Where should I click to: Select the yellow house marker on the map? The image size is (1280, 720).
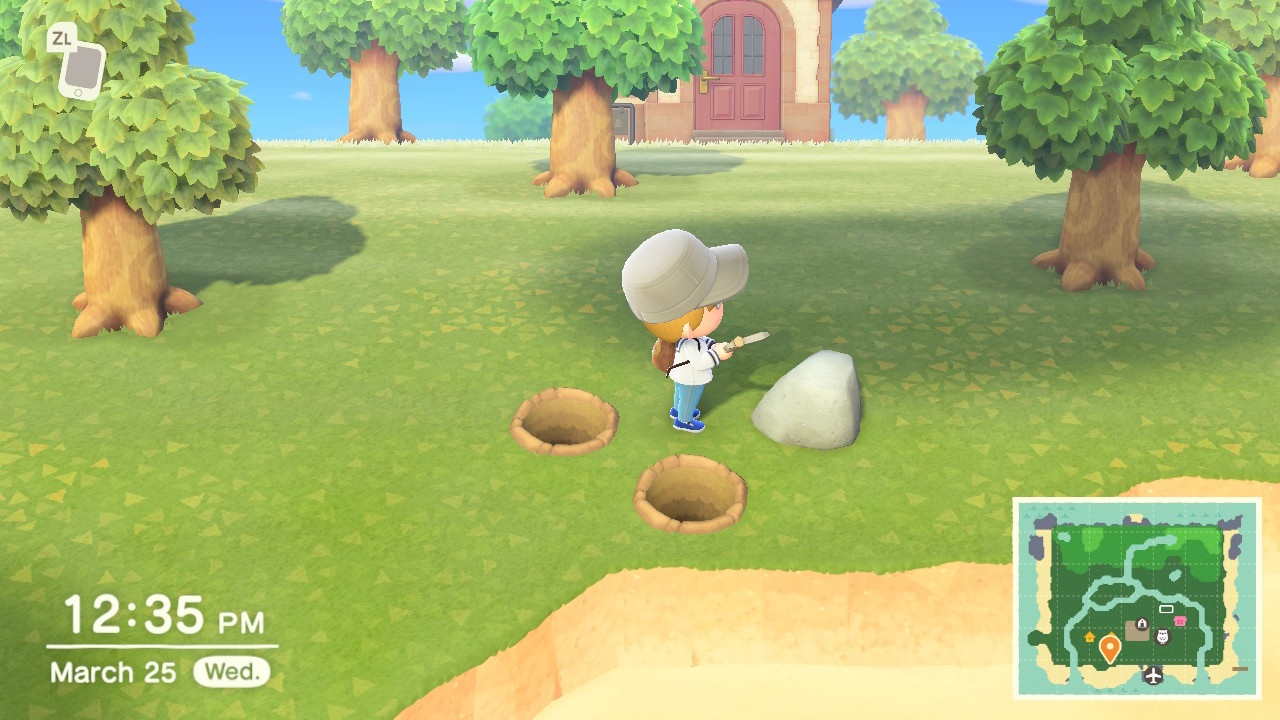coord(1089,638)
